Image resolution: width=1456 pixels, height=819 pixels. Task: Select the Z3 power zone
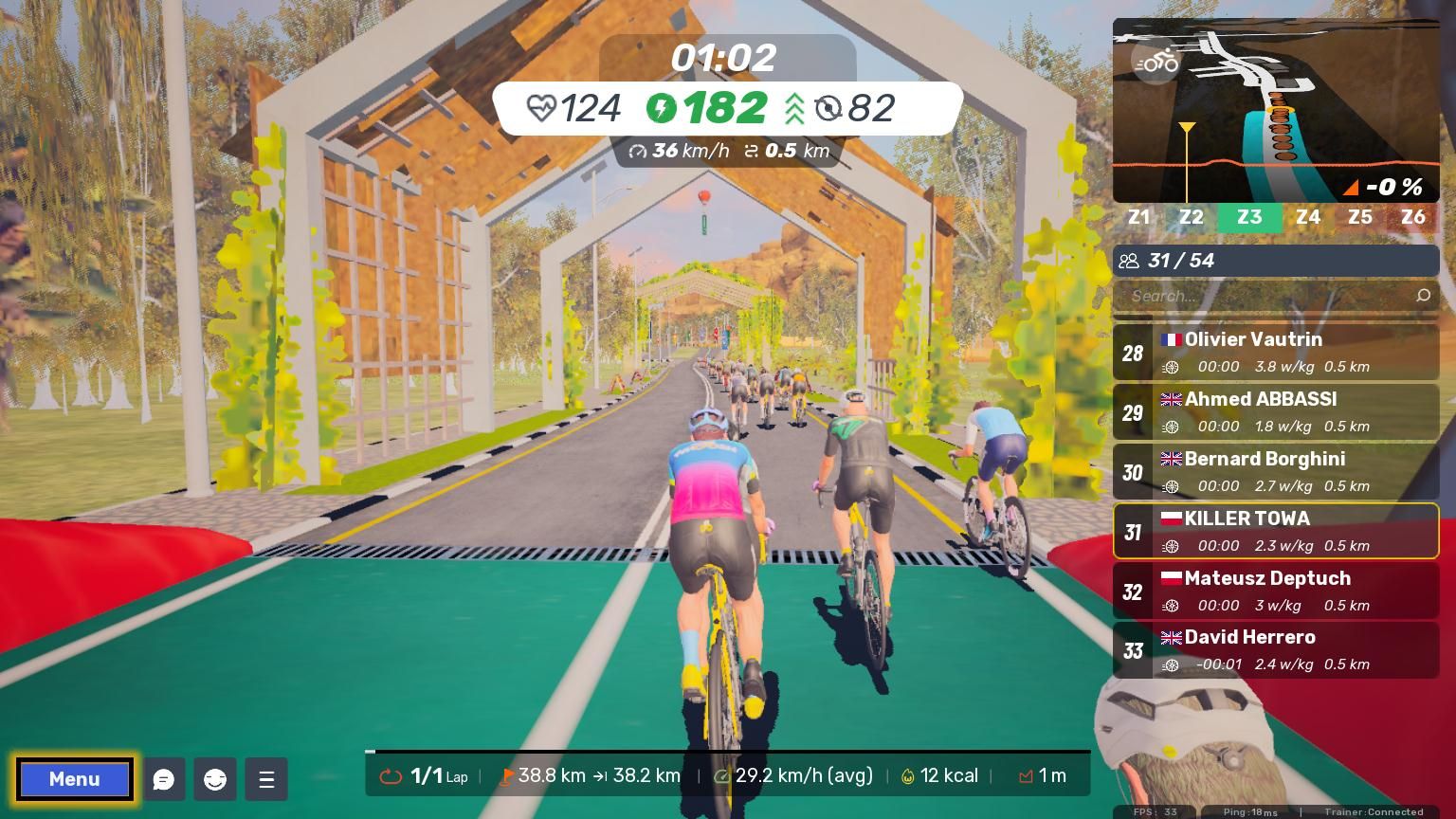1249,217
